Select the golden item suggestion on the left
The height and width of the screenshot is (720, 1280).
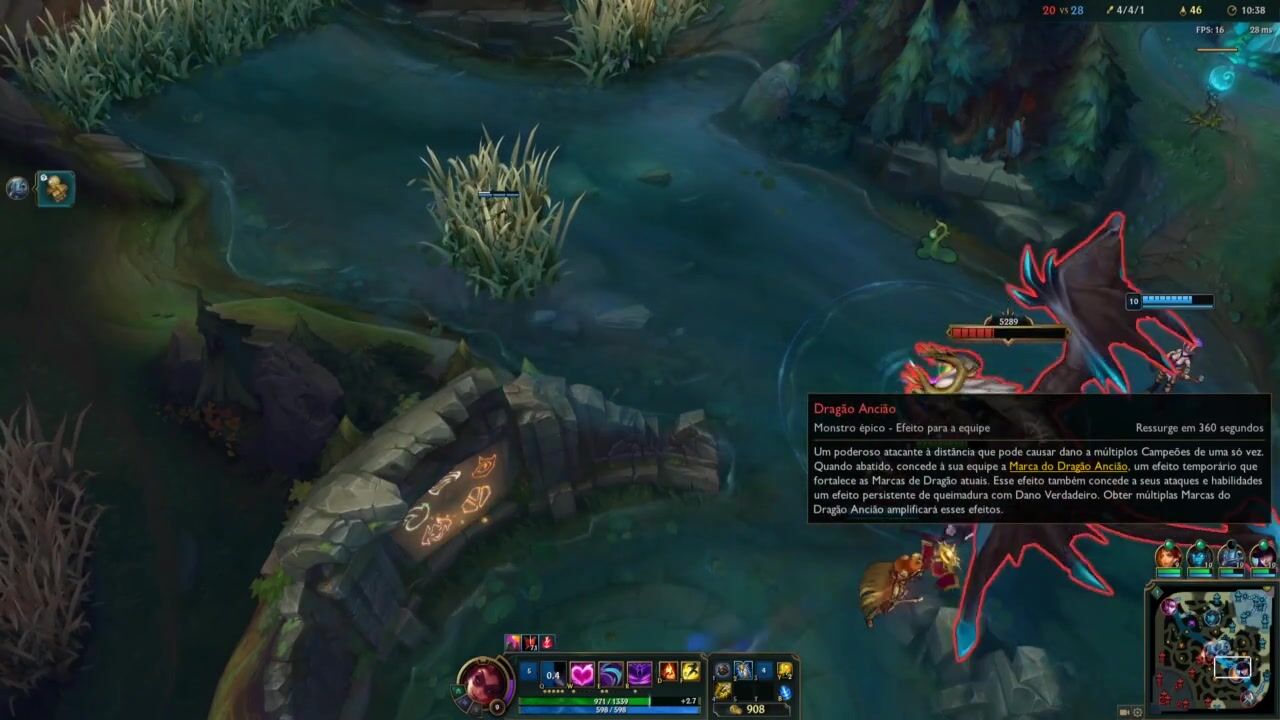[56, 188]
